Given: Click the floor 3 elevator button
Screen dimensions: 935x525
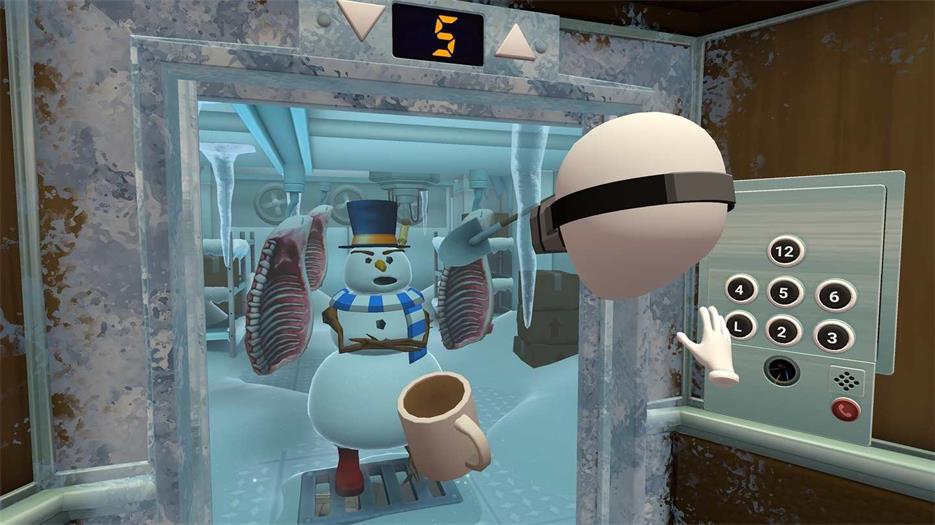Looking at the screenshot, I should (x=832, y=334).
